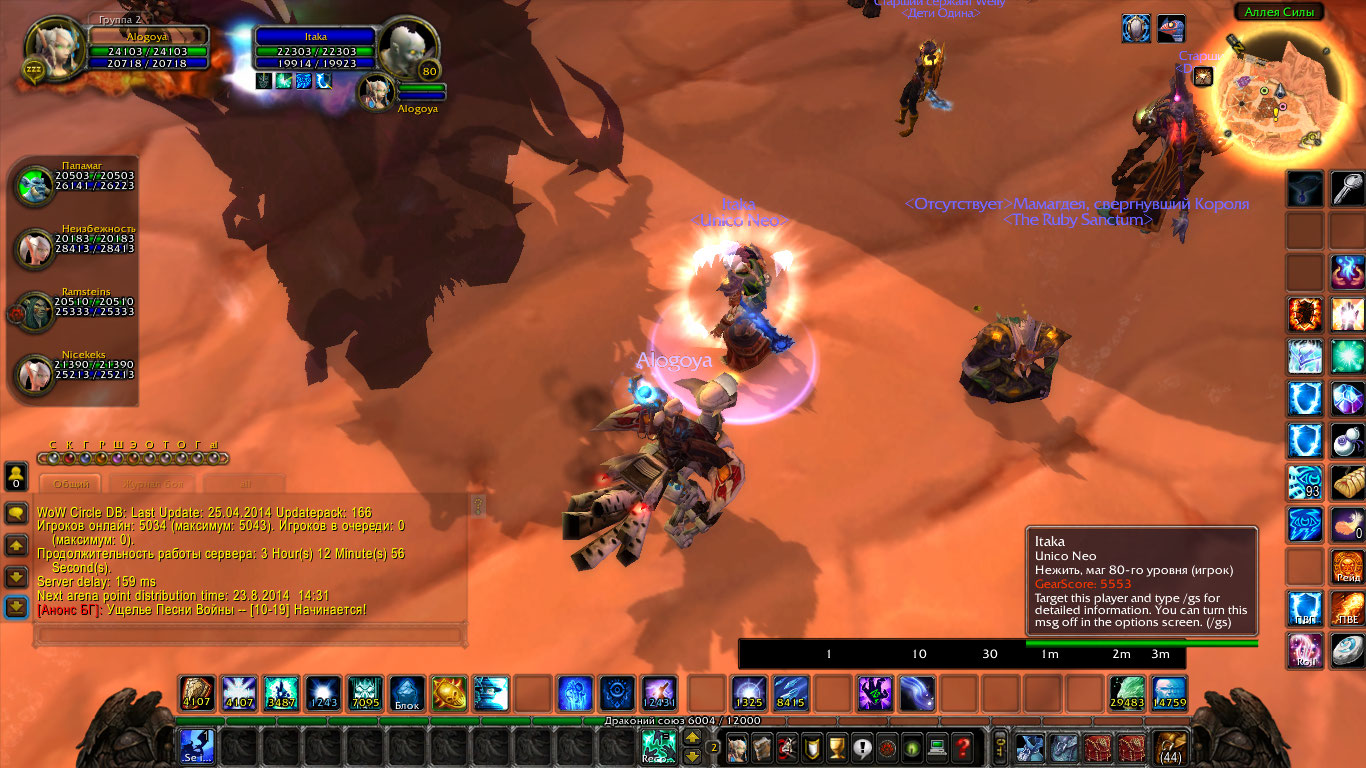Open the character info micro button
The image size is (1366, 768).
[737, 746]
